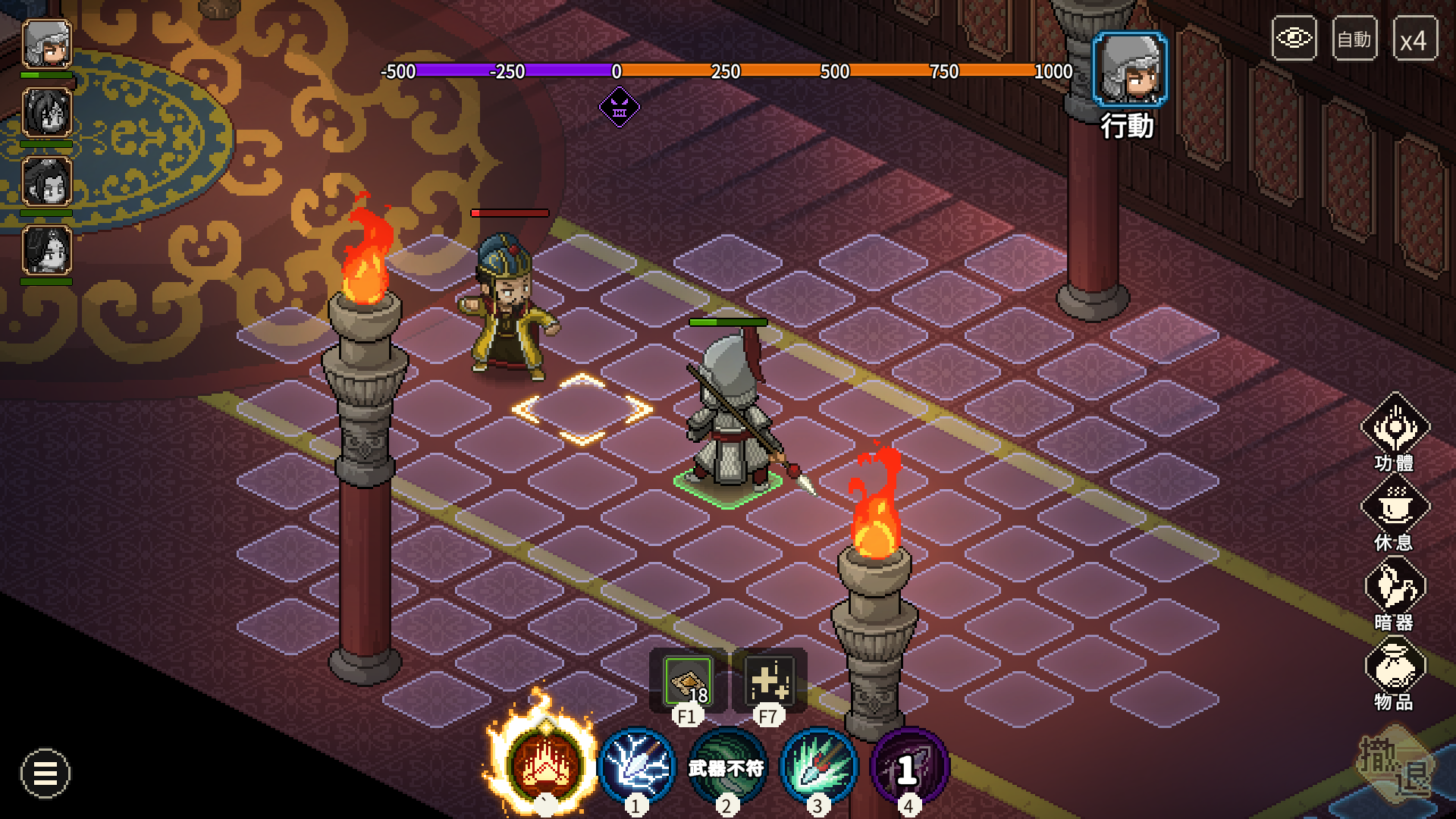1456x819 pixels.
Task: Open the 暗器 hidden weapon menu
Action: click(x=1395, y=586)
